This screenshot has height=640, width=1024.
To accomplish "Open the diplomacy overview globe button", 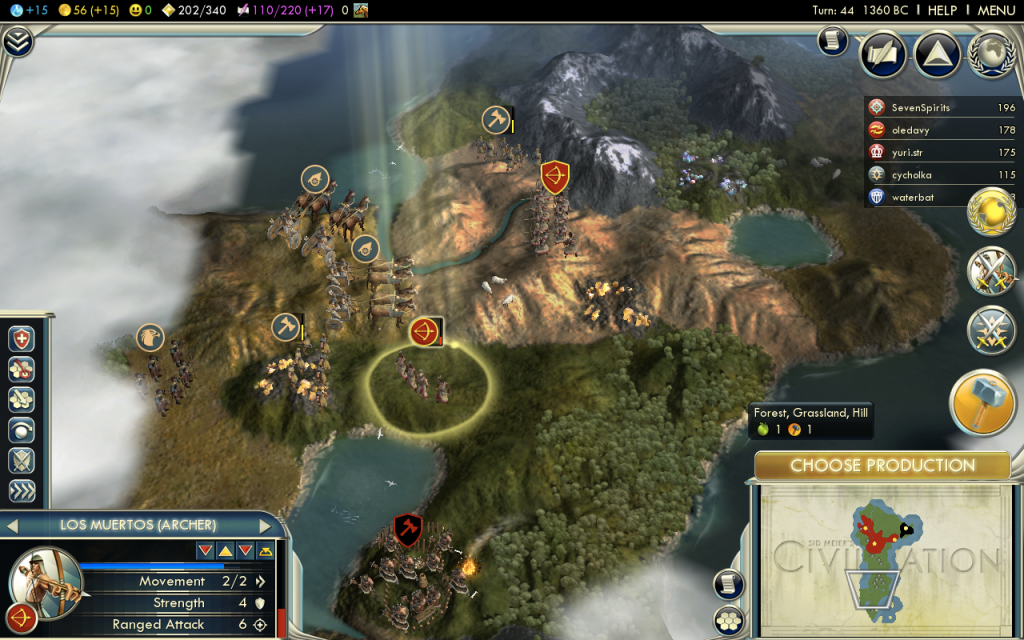I will click(991, 54).
